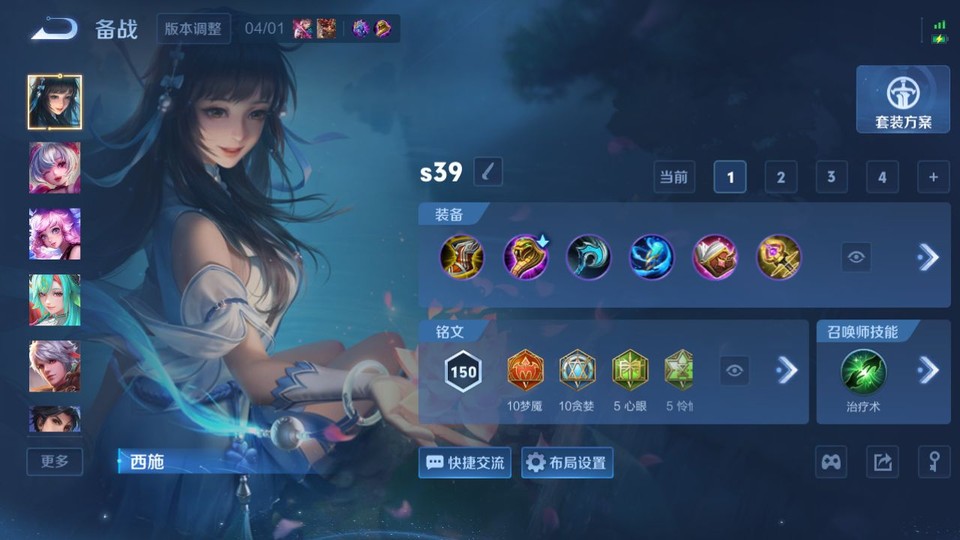The width and height of the screenshot is (960, 540).
Task: Expand the 铭文 rune panel arrow
Action: coord(787,371)
